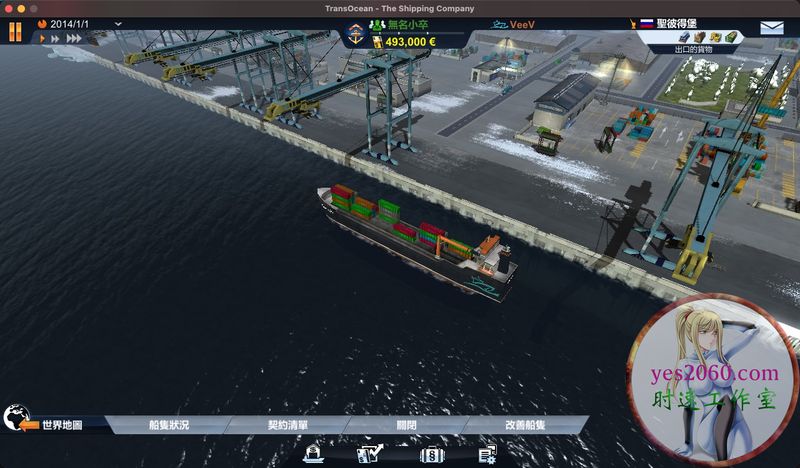Viewport: 800px width, 468px height.
Task: Open the mail envelope messages
Action: [x=772, y=29]
